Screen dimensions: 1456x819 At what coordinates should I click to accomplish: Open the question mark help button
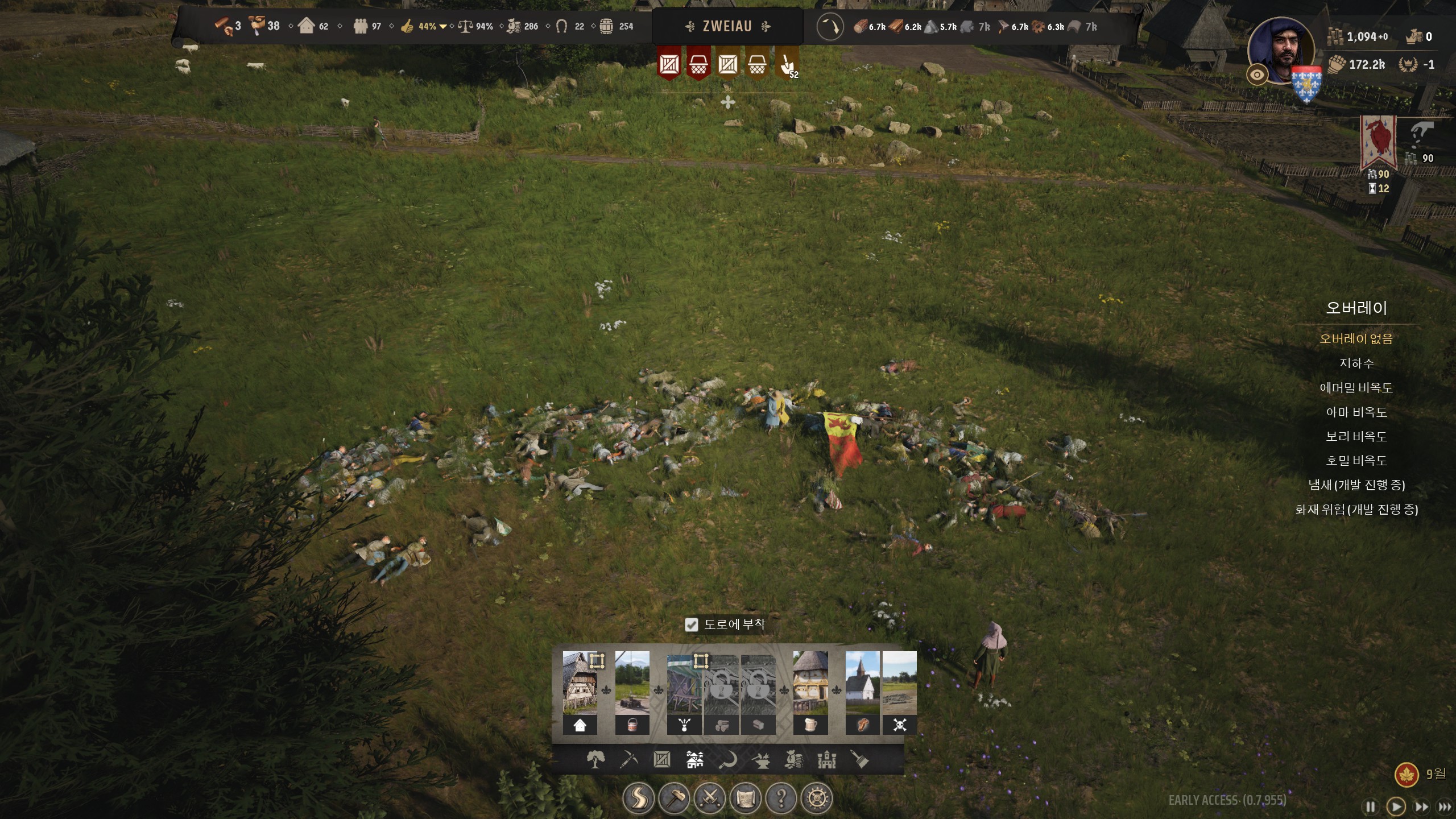tap(781, 799)
